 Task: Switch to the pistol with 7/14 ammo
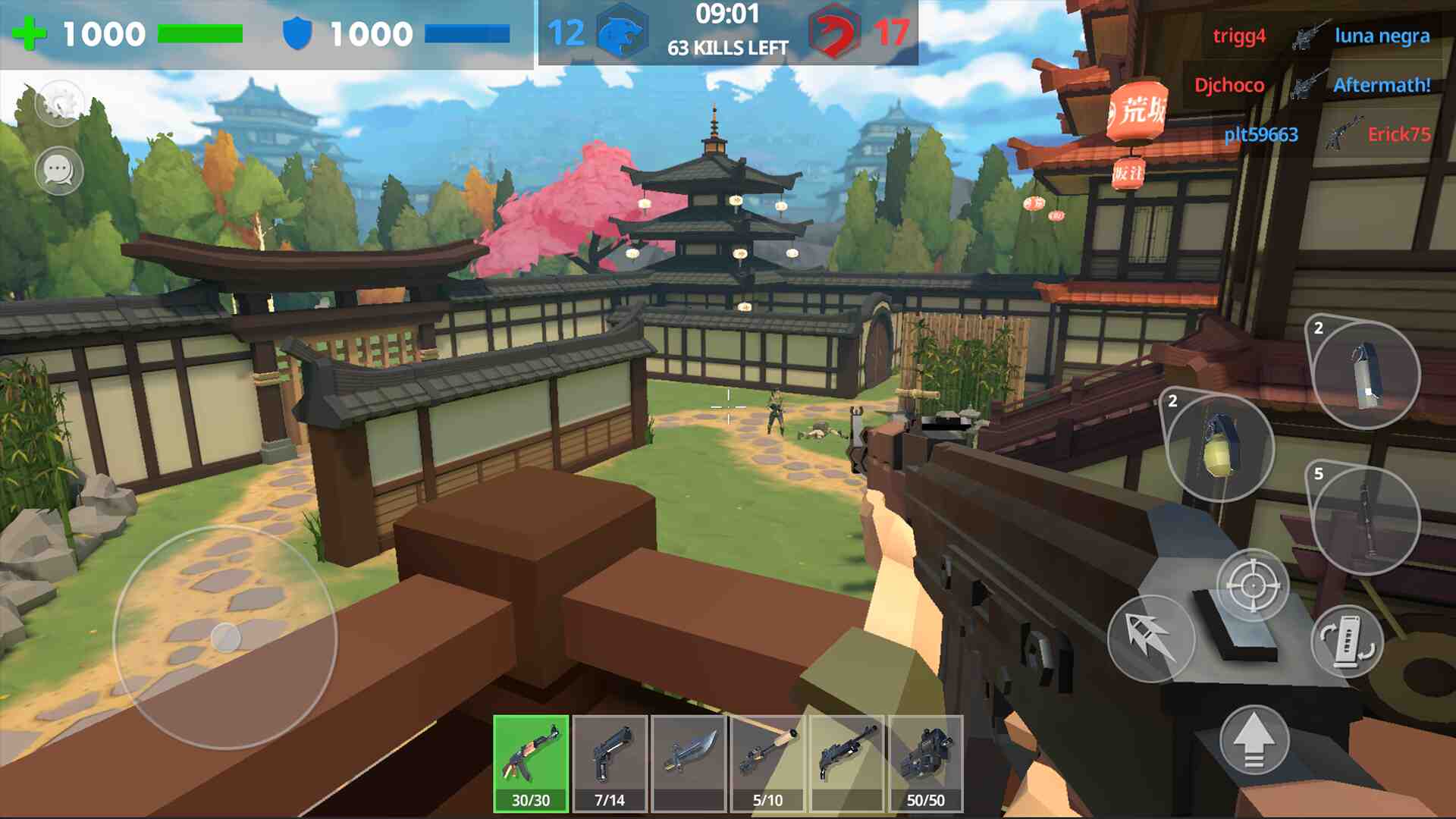pyautogui.click(x=610, y=763)
